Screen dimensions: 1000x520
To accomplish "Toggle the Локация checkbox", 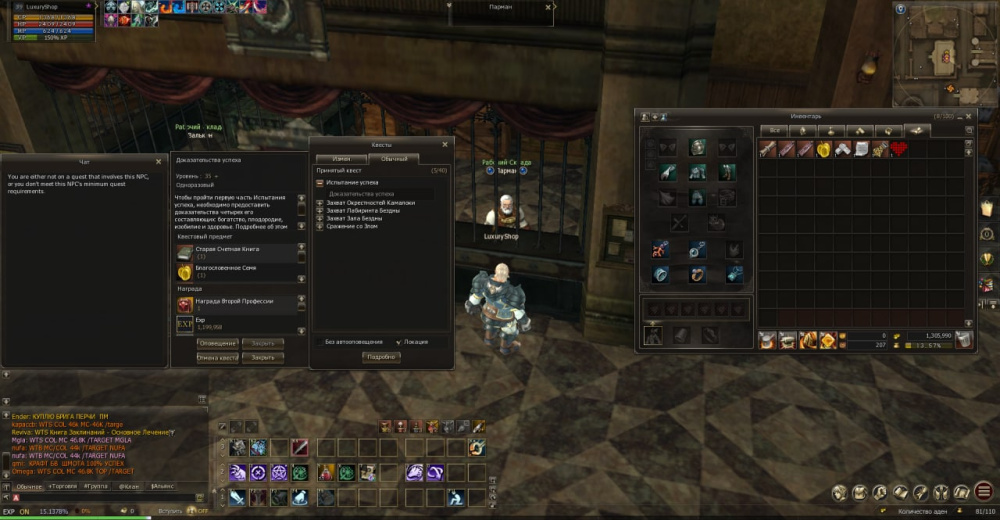I will click(x=399, y=342).
